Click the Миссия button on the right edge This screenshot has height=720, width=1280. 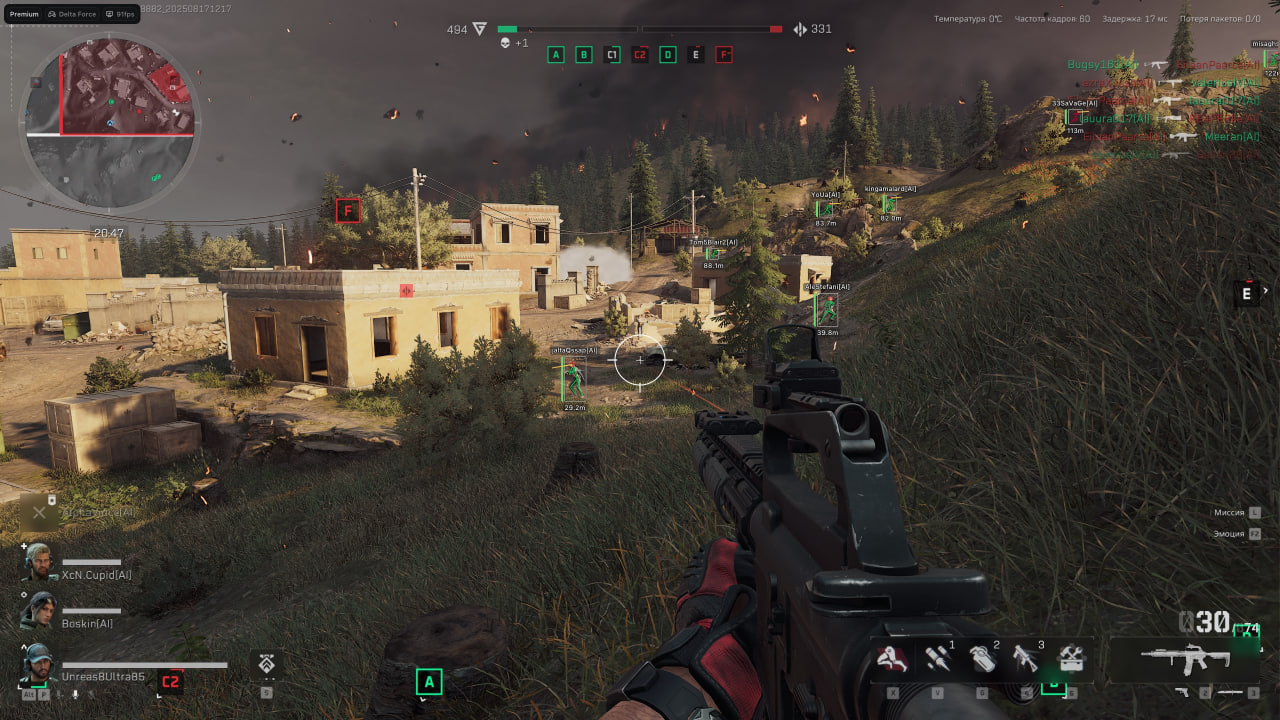tap(1229, 512)
